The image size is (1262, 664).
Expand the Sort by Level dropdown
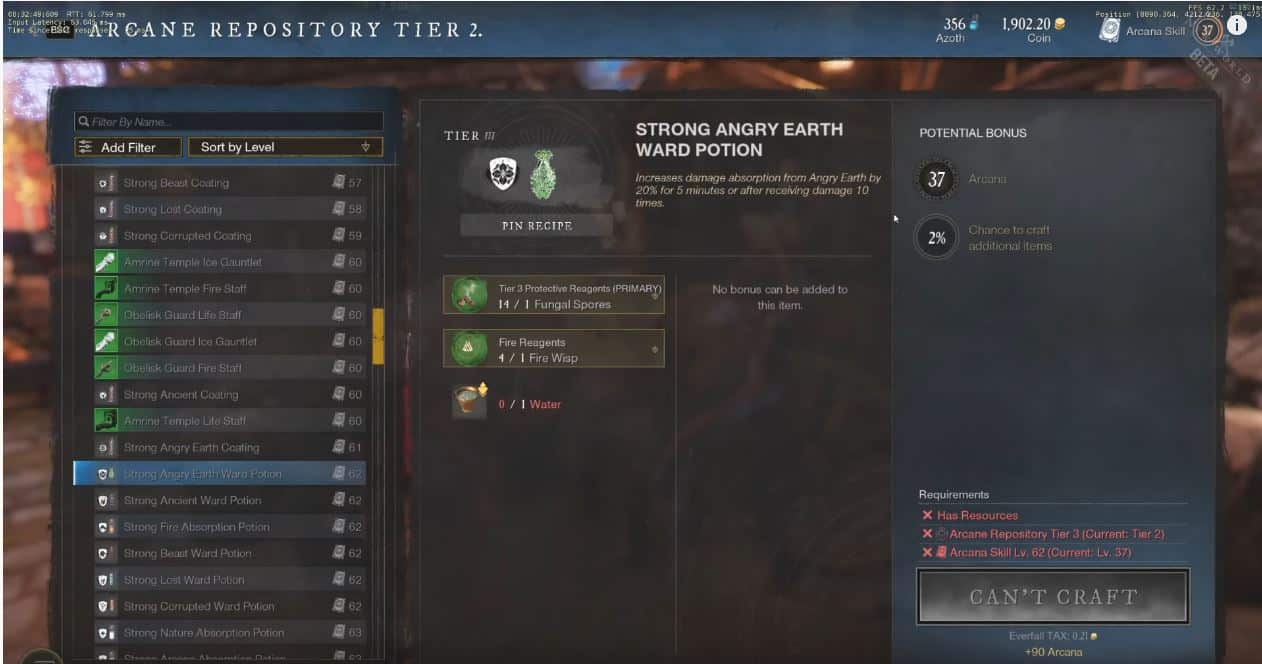click(x=285, y=147)
